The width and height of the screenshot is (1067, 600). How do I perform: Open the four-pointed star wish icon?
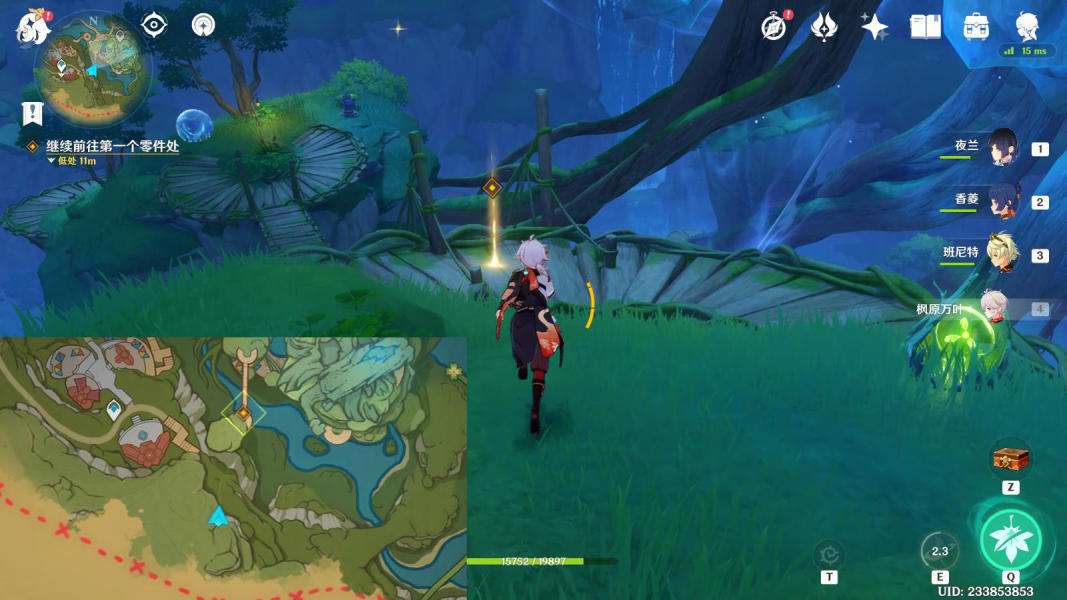coord(875,27)
